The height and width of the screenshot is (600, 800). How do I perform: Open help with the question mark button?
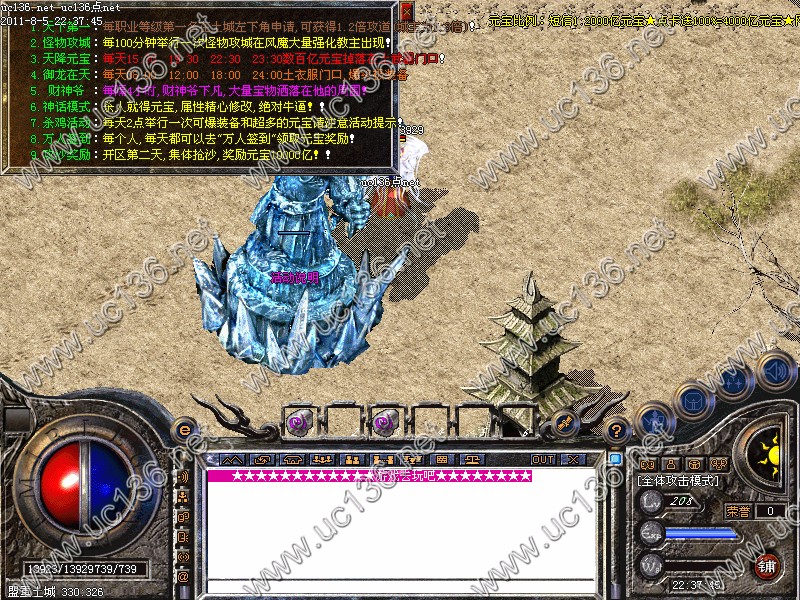[617, 430]
